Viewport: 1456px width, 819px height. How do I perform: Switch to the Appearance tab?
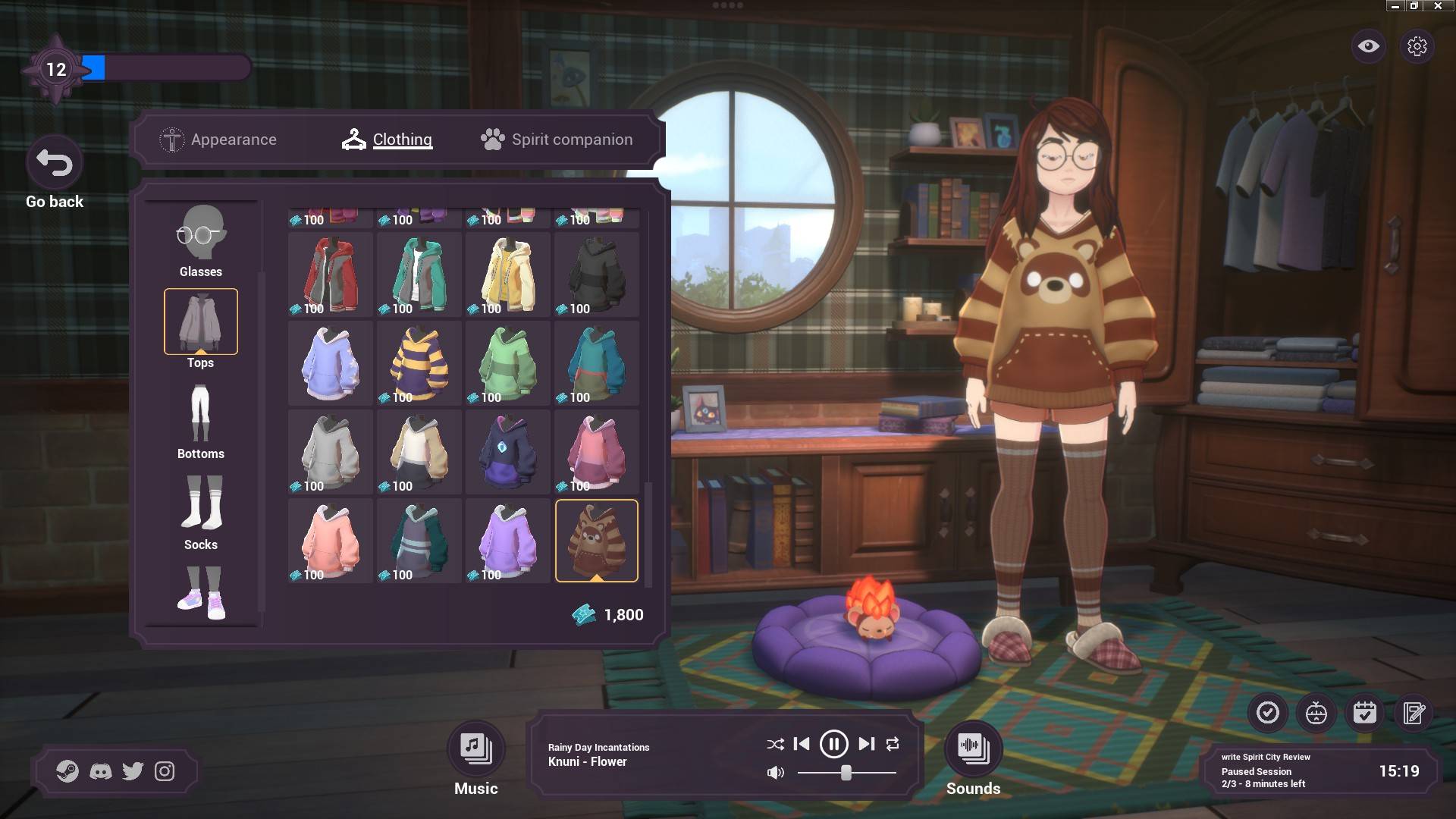218,140
